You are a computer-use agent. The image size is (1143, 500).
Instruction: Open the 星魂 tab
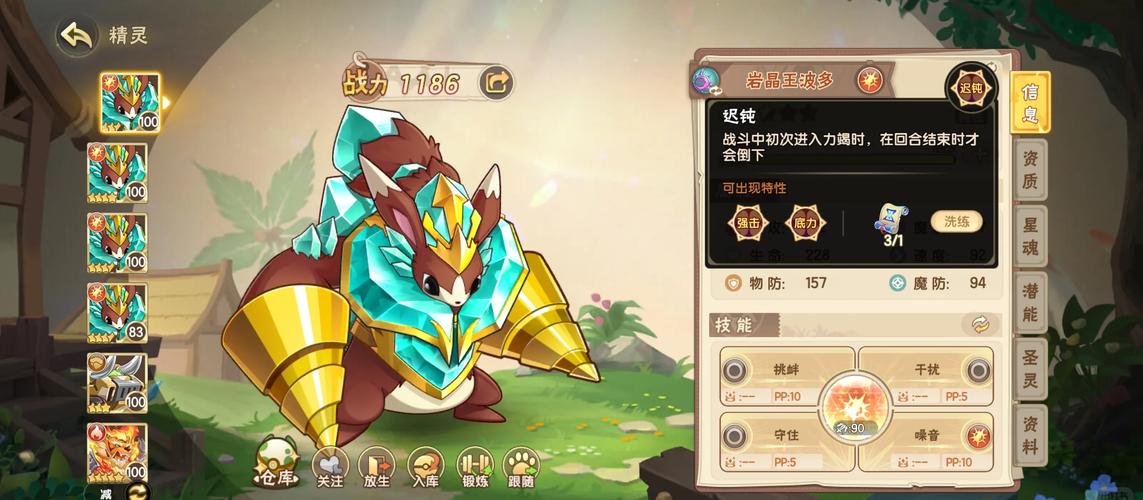(1030, 234)
